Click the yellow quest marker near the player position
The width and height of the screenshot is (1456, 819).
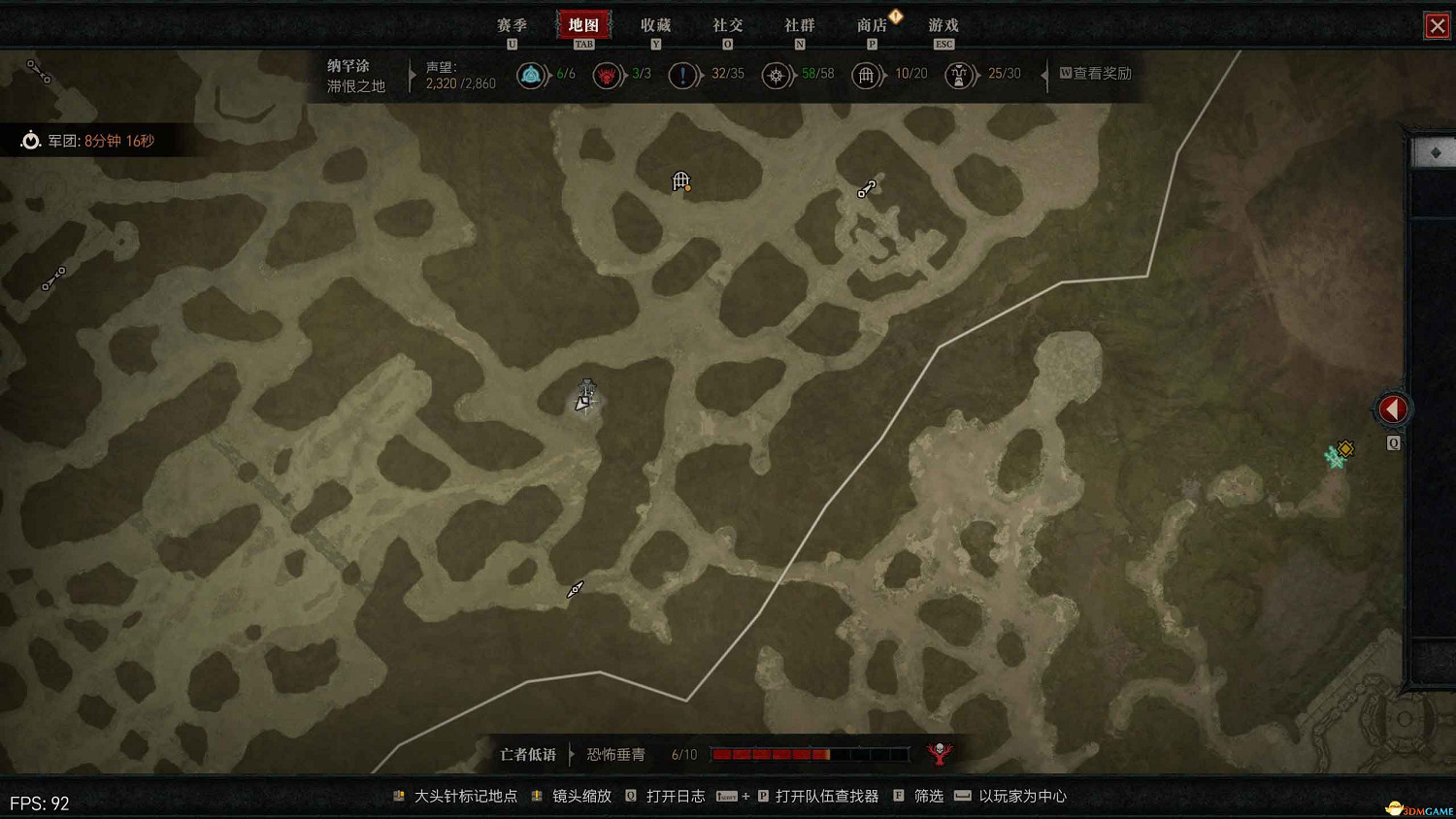tap(1345, 448)
